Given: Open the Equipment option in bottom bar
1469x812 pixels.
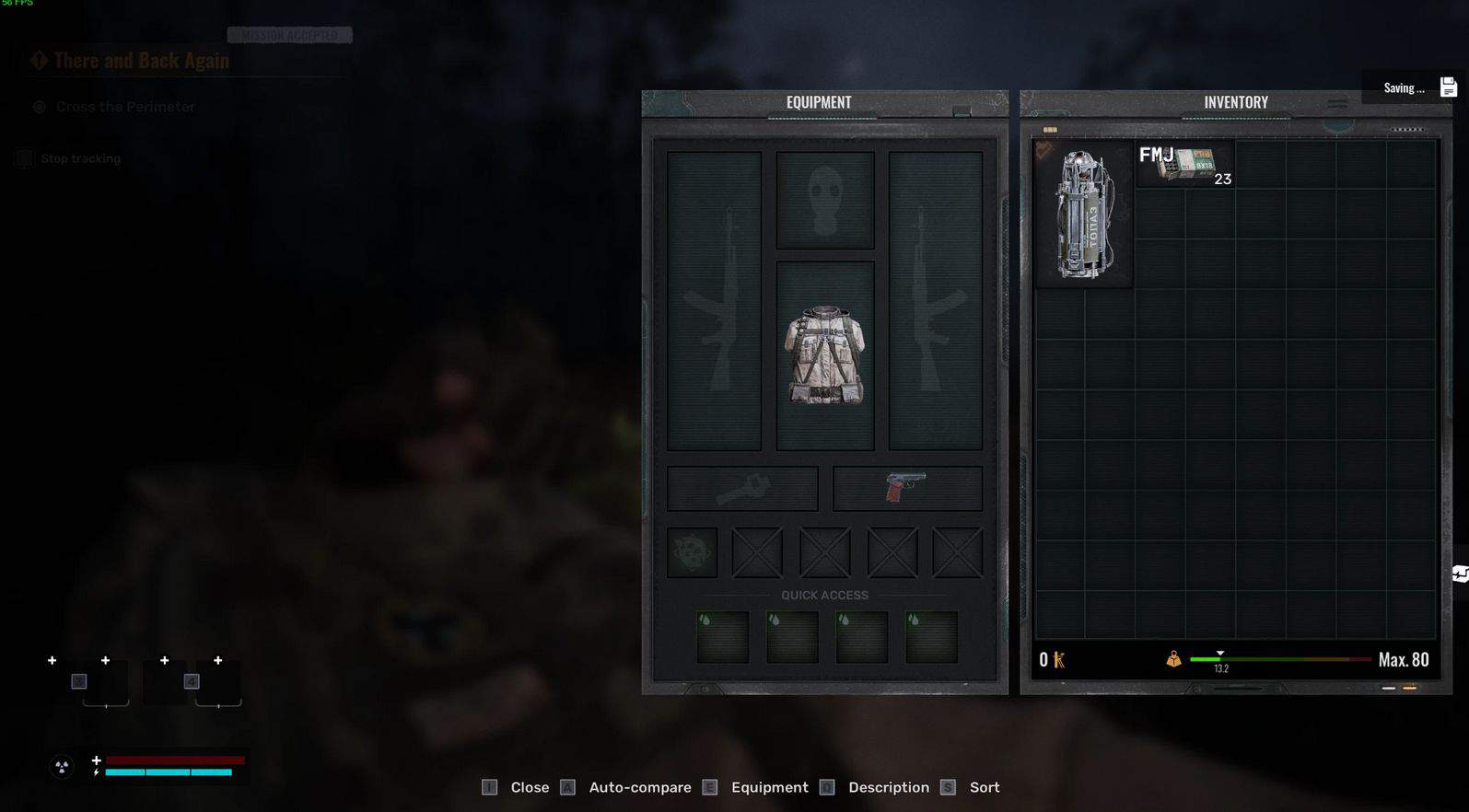Looking at the screenshot, I should (x=769, y=788).
